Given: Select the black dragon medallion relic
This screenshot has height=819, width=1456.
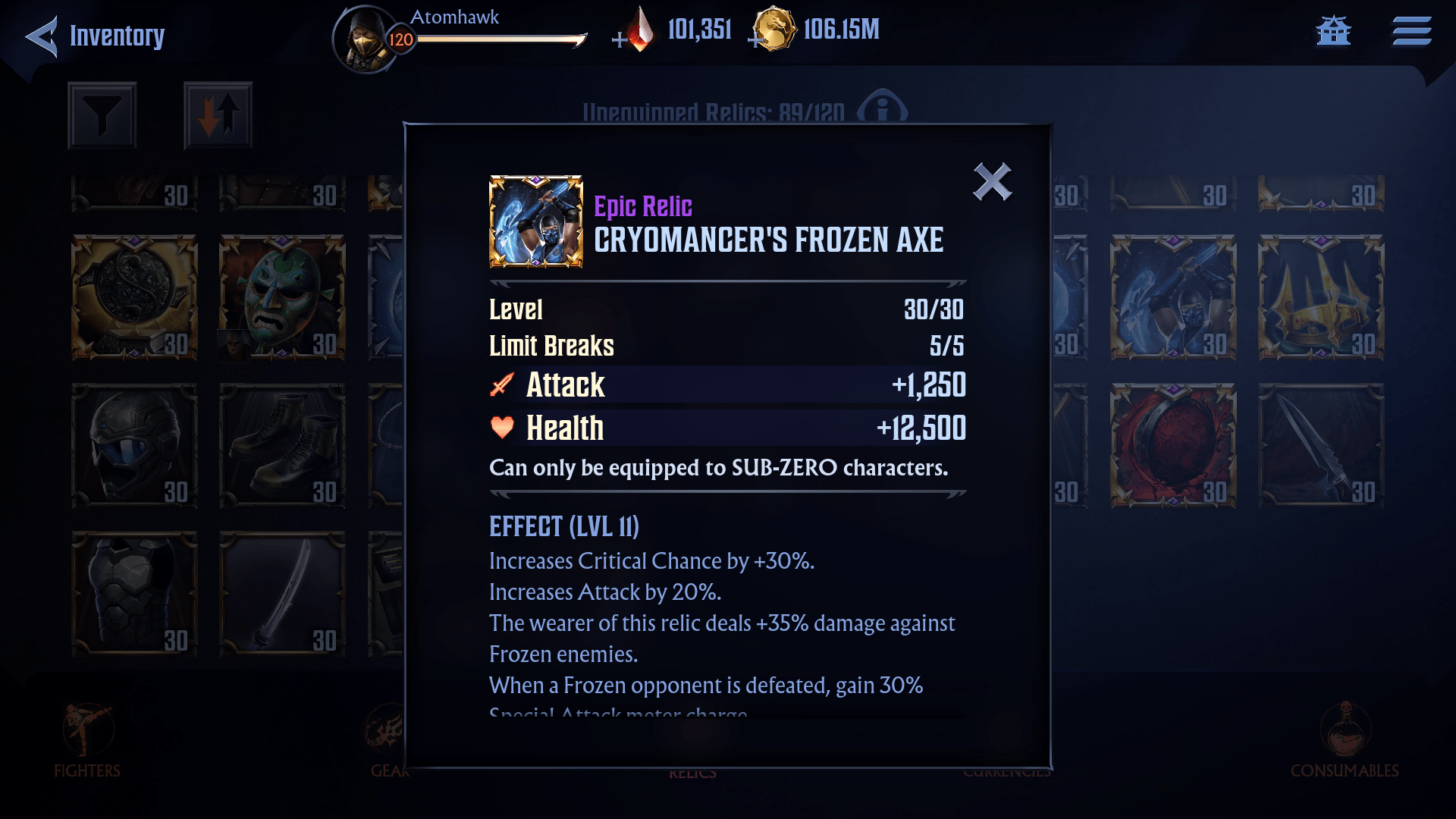Looking at the screenshot, I should point(134,297).
